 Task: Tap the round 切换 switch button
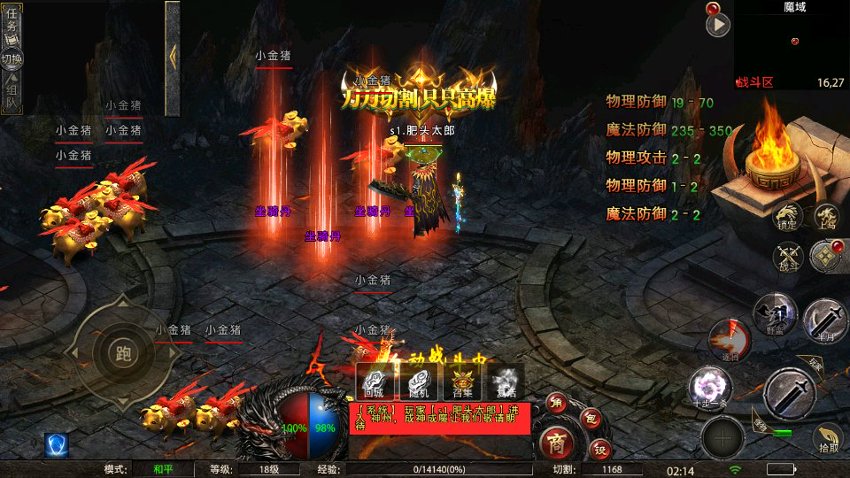tap(12, 57)
